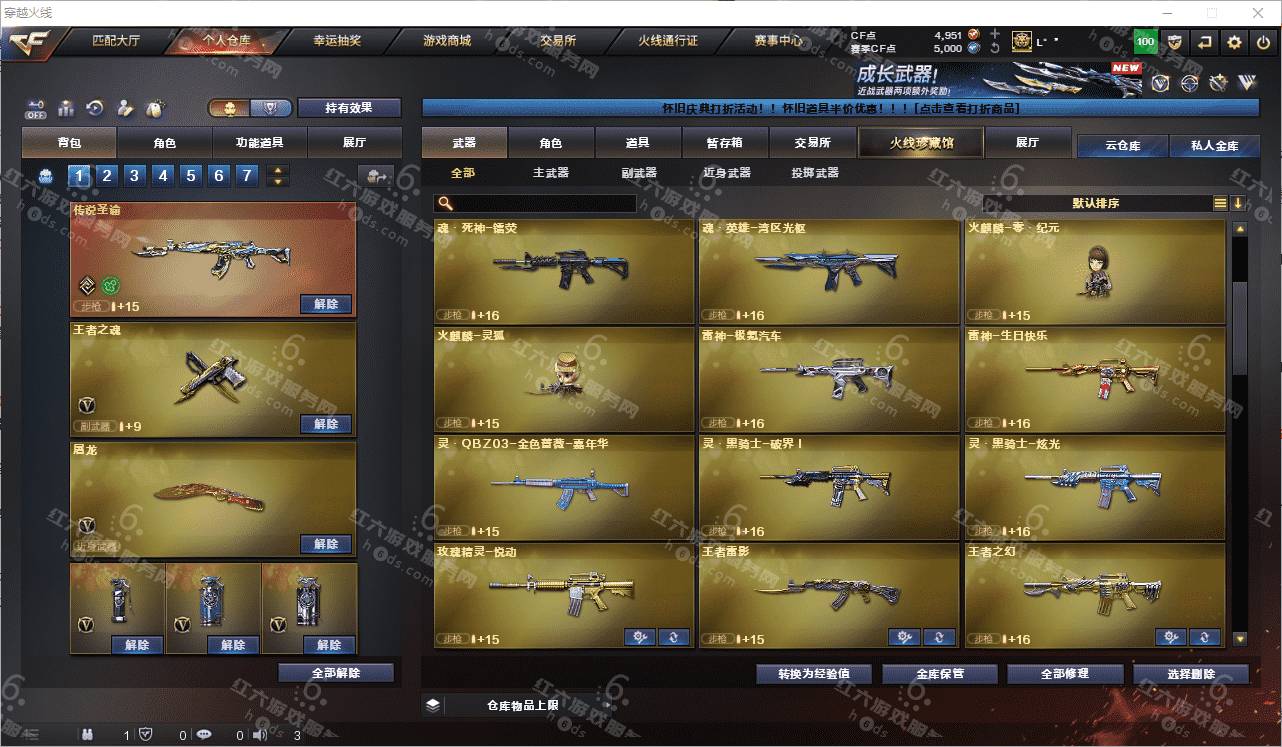
Task: Open the 云仓库 cloud warehouse
Action: point(1122,146)
